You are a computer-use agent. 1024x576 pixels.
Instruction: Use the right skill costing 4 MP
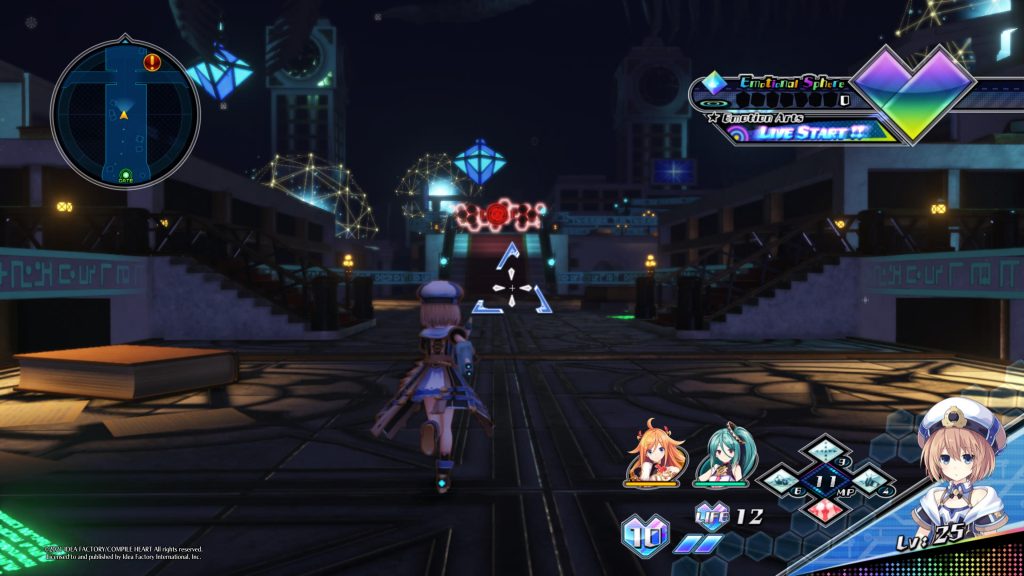click(871, 481)
